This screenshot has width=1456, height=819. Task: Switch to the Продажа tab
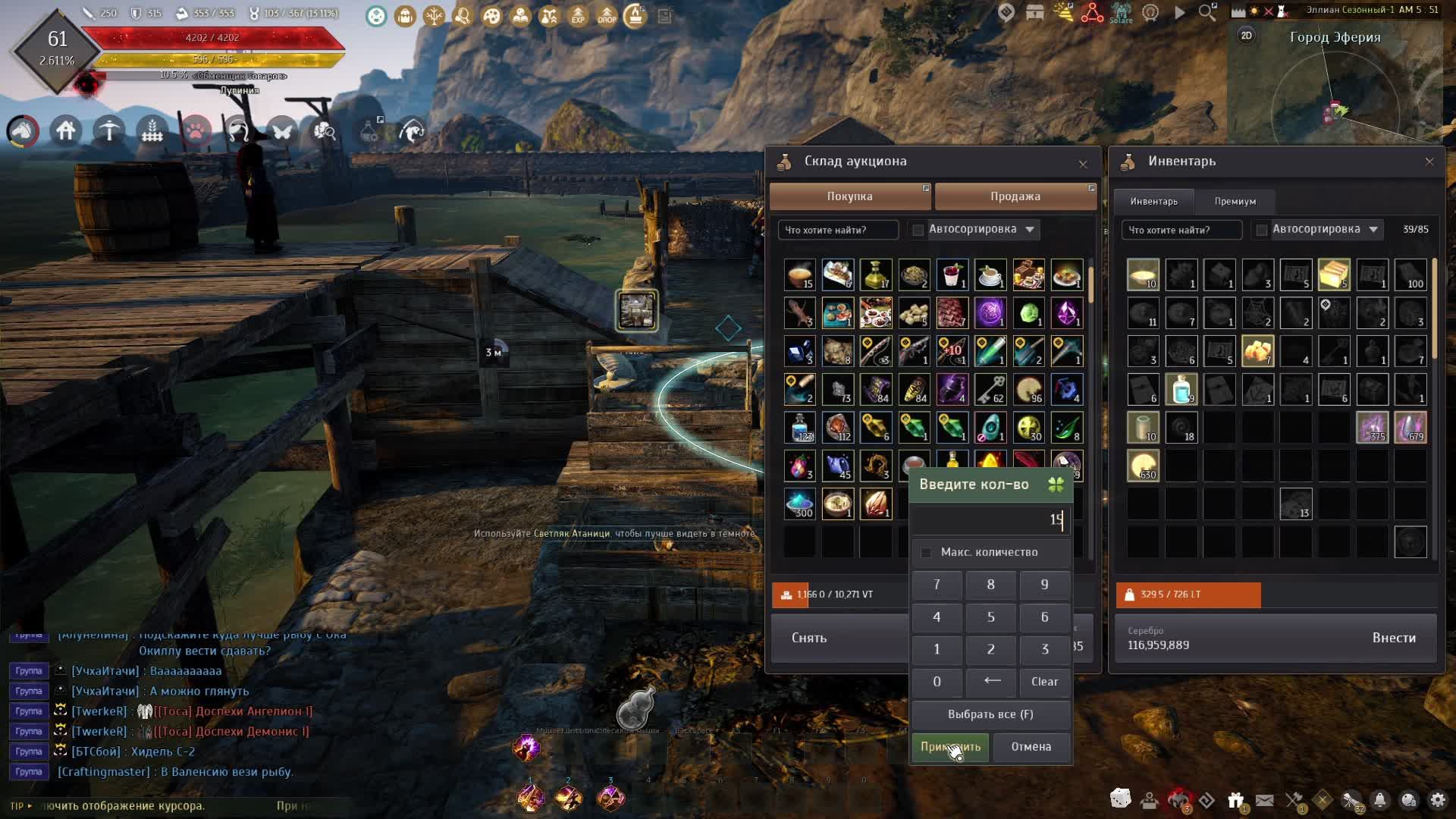pyautogui.click(x=1015, y=196)
